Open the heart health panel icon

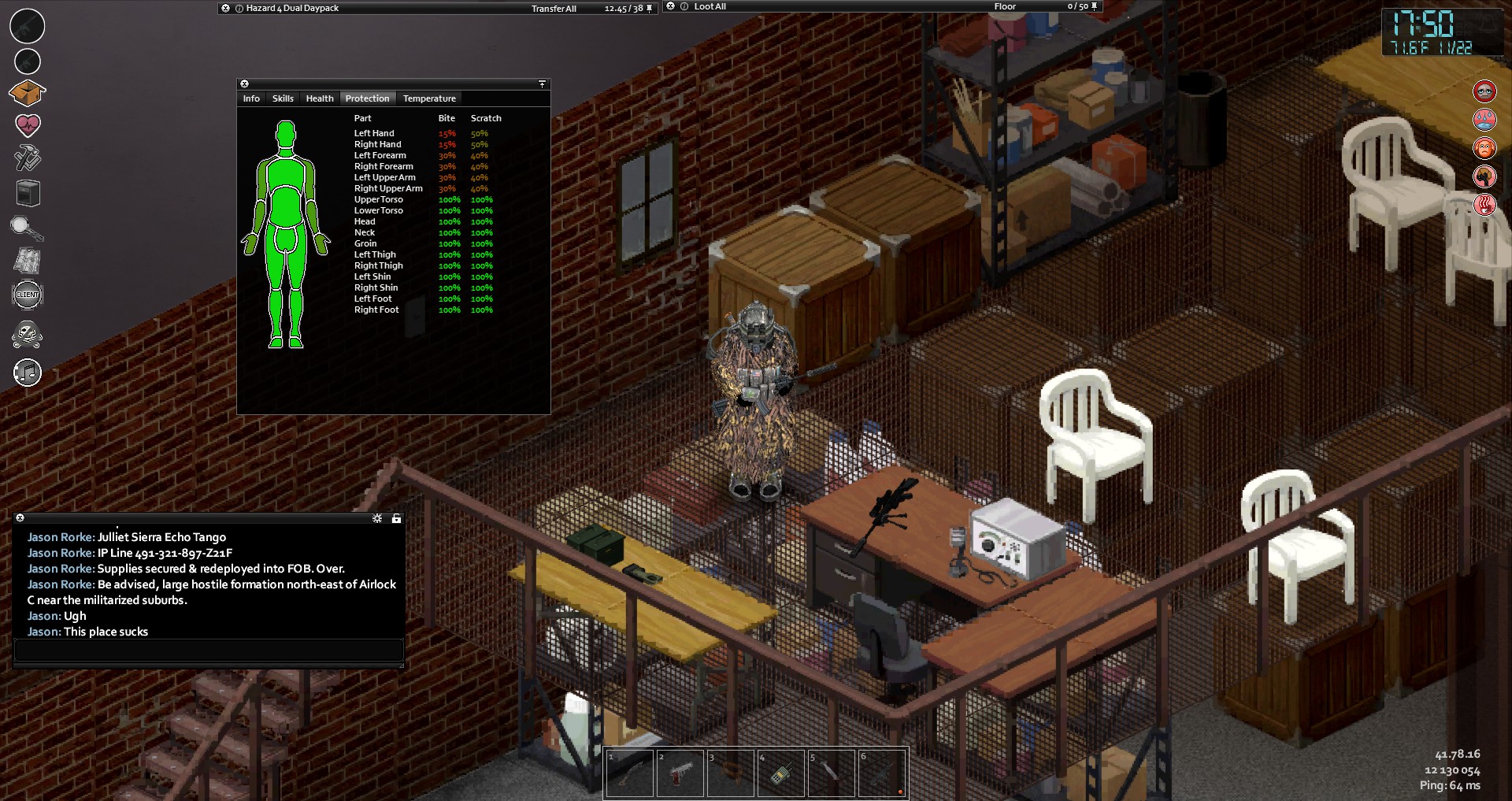point(28,124)
